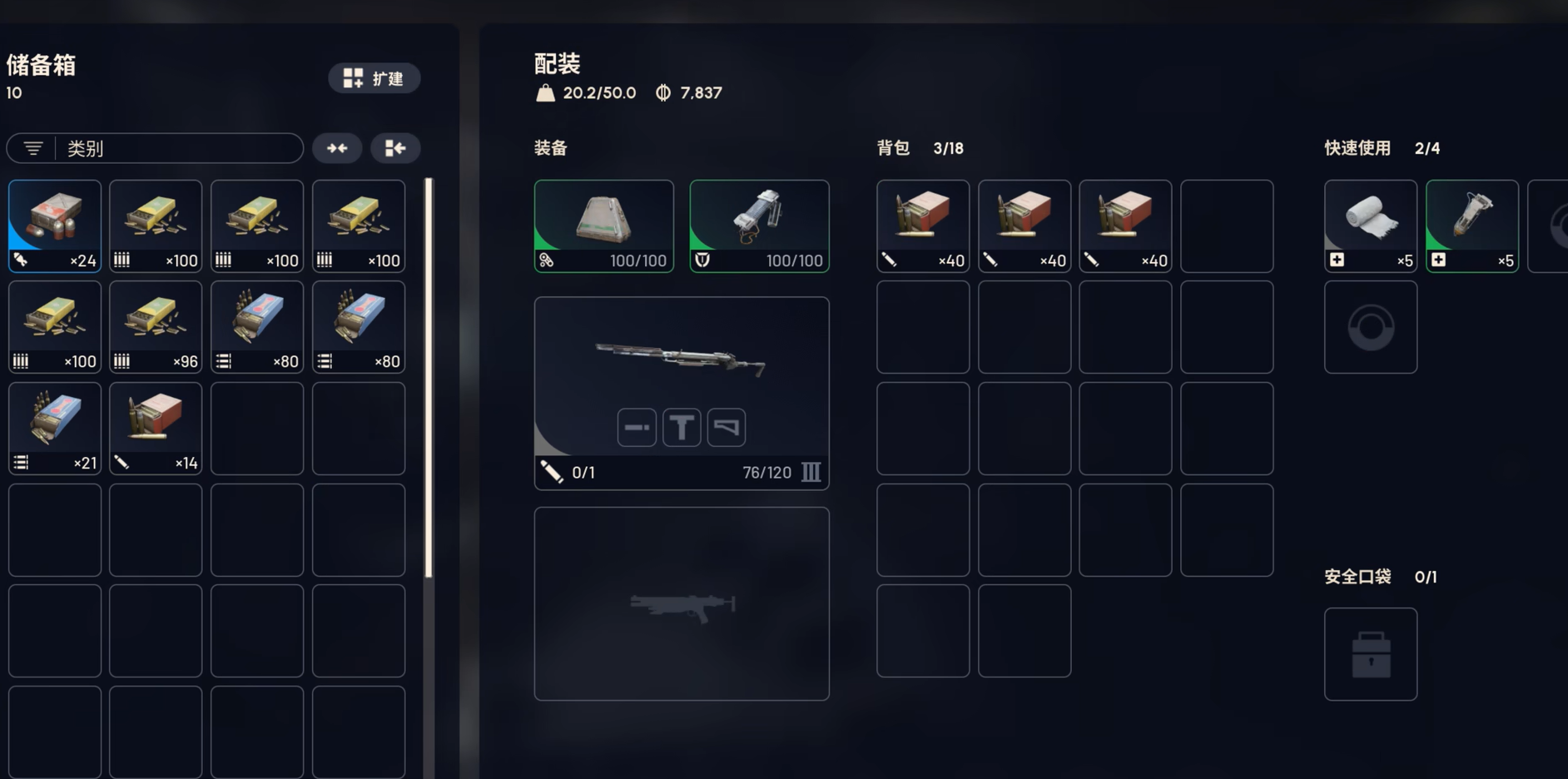This screenshot has height=779, width=1568.
Task: Select the muzzle attachment slot on the rifle
Action: [x=636, y=427]
